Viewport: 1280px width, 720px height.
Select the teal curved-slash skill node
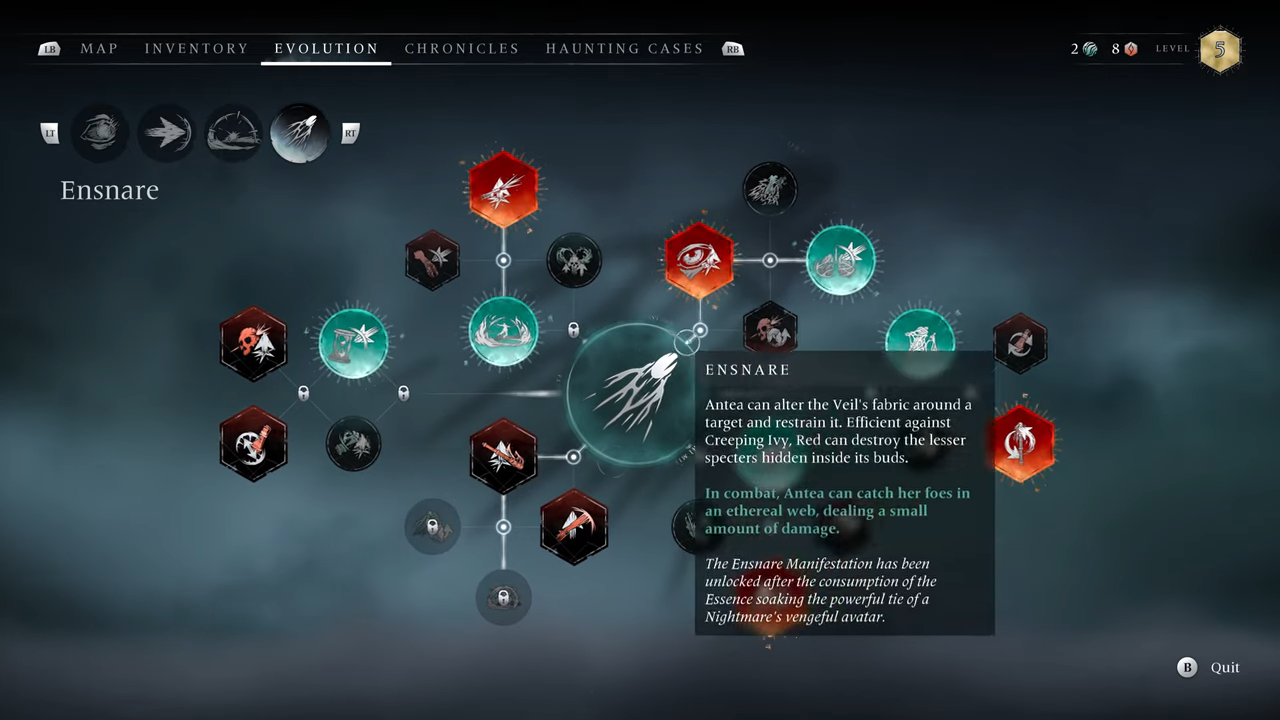point(503,331)
